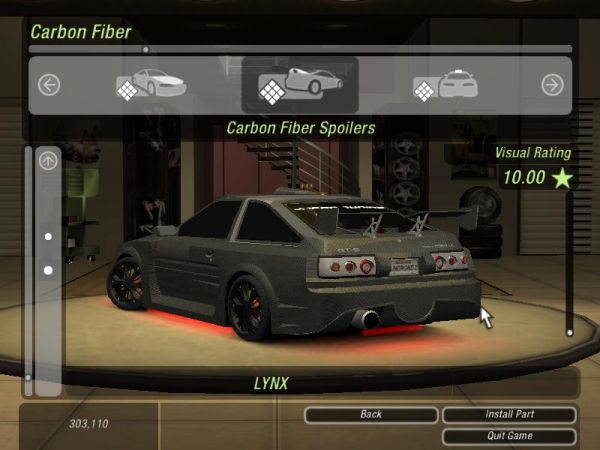The image size is (600, 450).
Task: Choose the carbon fiber rear-view car icon
Action: coord(446,85)
